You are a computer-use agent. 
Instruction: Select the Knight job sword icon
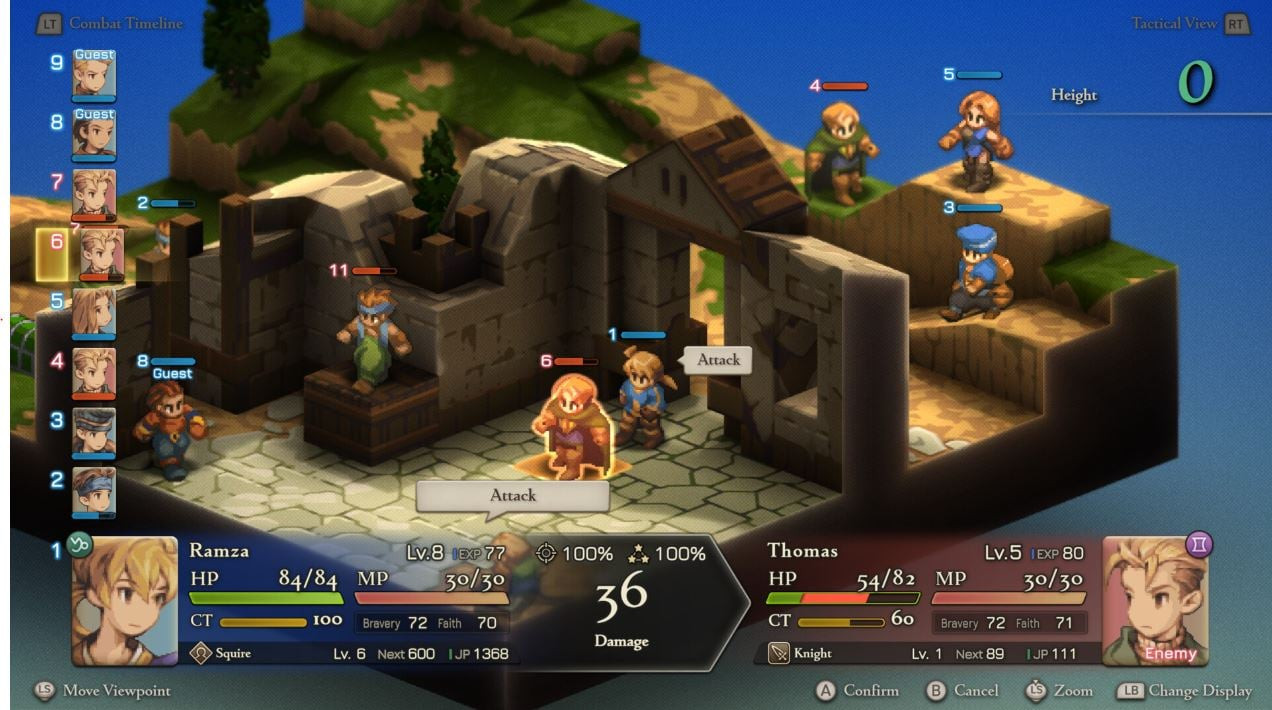pyautogui.click(x=779, y=653)
